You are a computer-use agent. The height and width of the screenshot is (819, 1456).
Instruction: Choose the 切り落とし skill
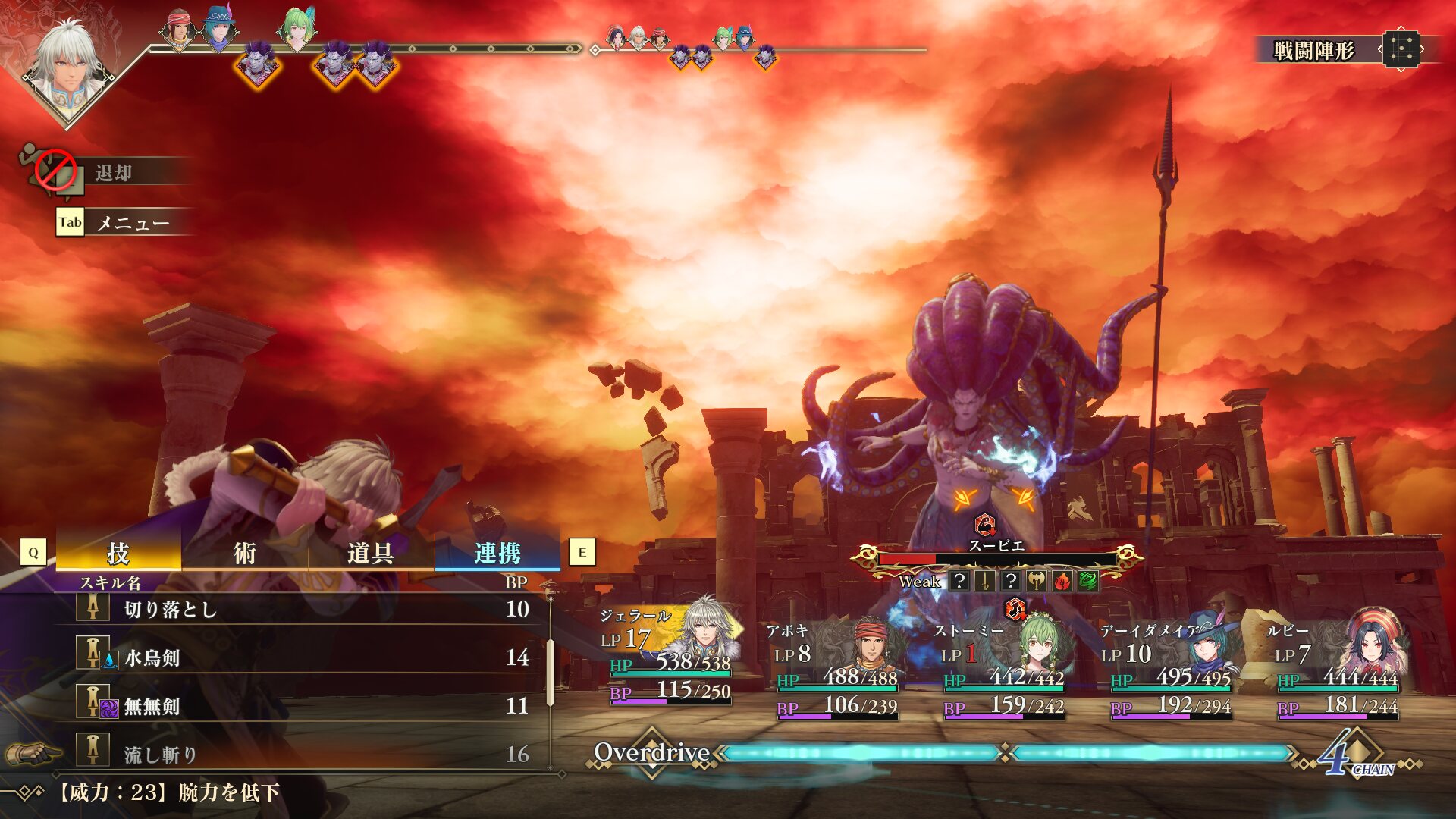click(303, 609)
